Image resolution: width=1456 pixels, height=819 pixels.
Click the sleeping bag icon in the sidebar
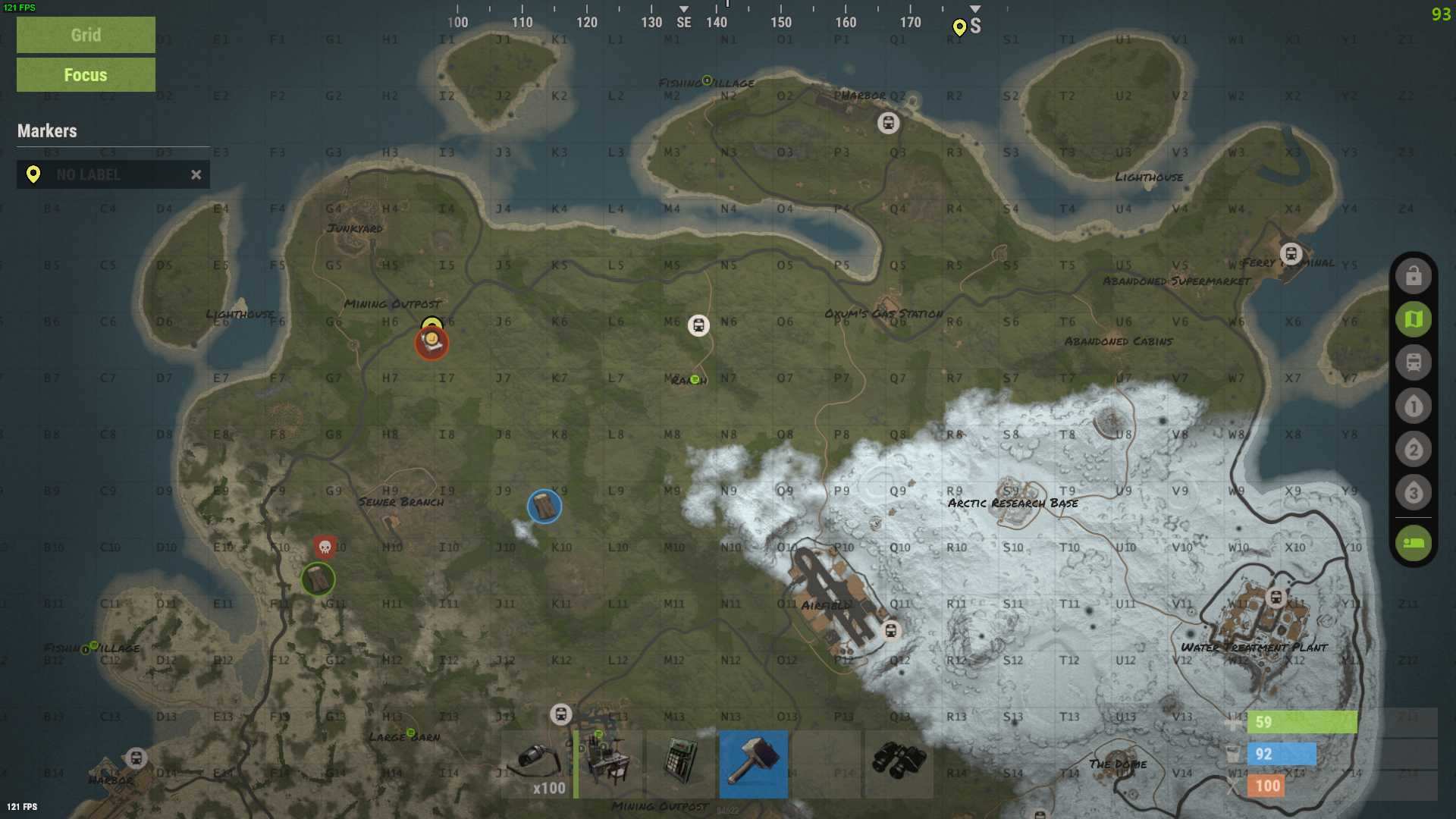click(1412, 543)
